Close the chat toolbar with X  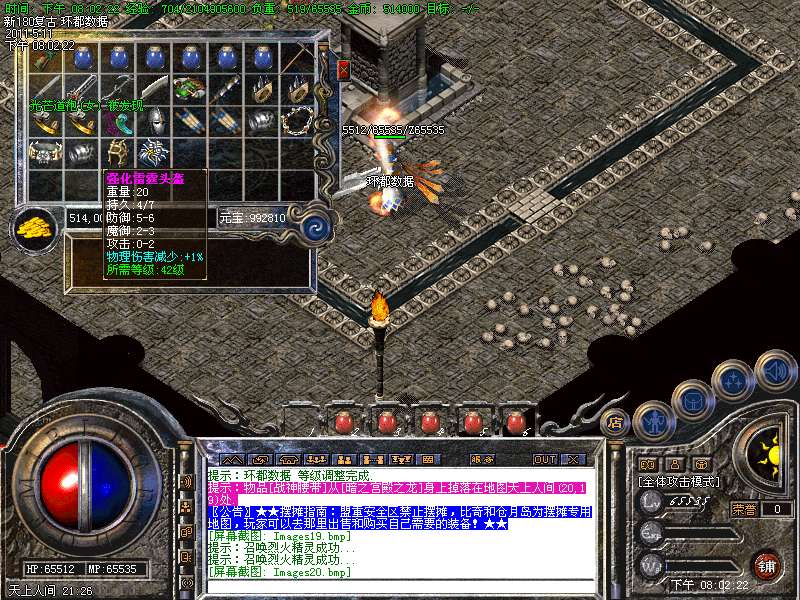(573, 459)
